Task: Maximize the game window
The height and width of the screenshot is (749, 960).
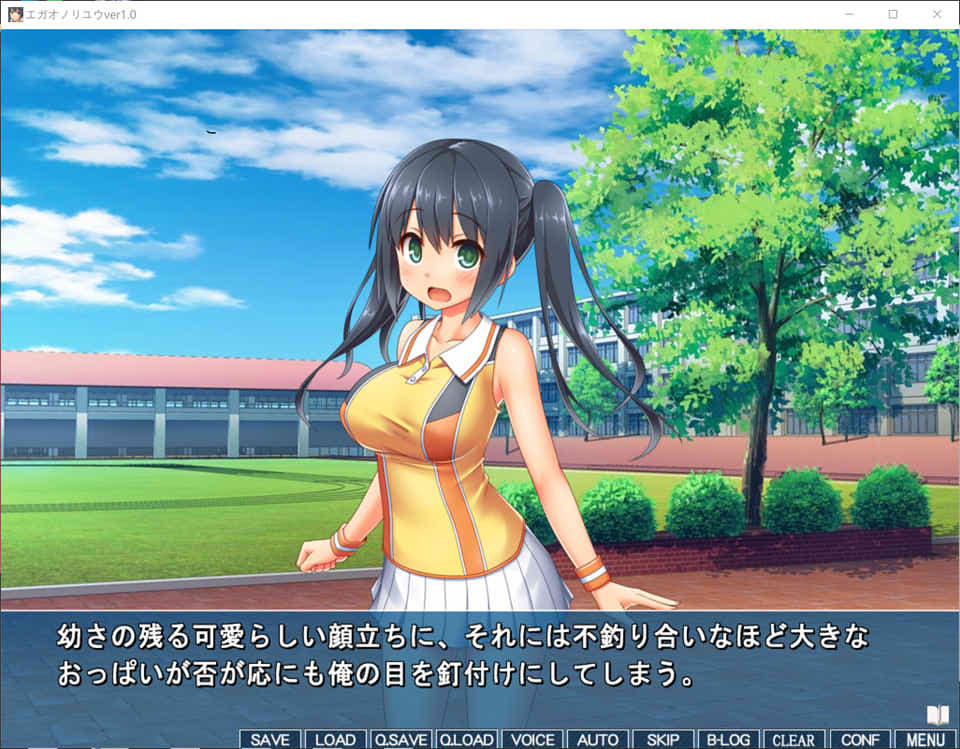Action: [x=893, y=14]
